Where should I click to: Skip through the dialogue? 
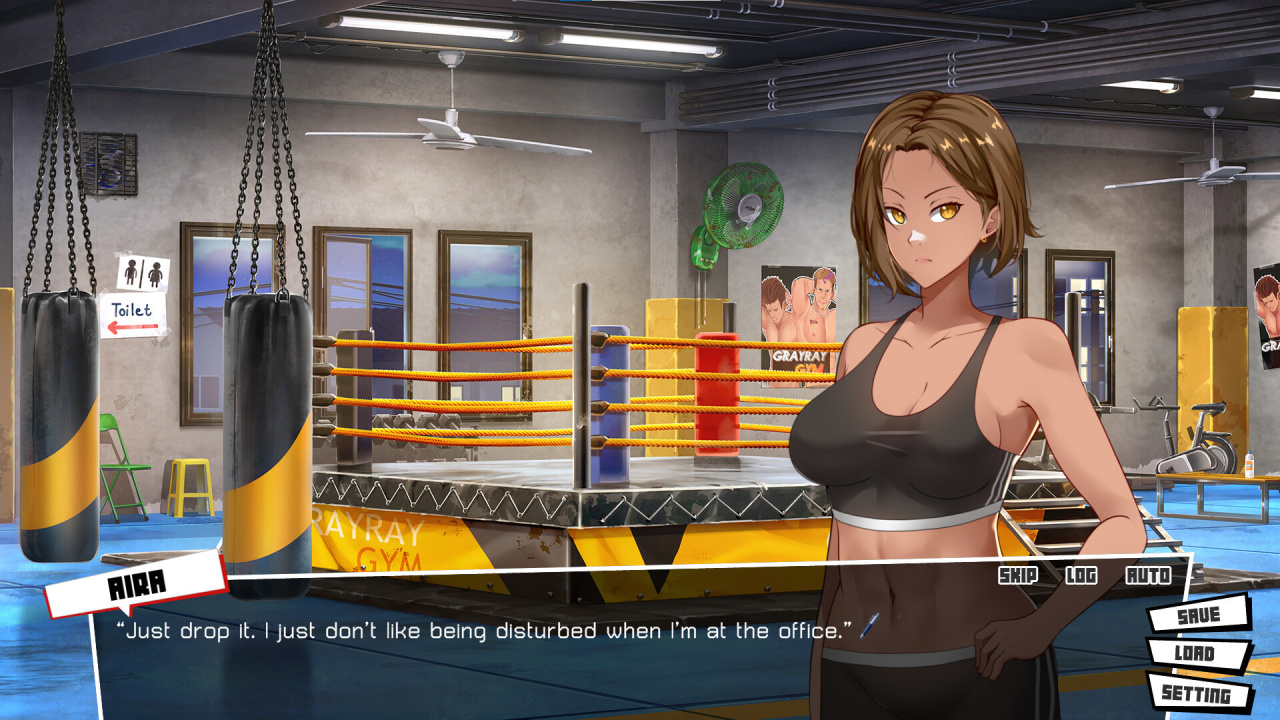[x=1018, y=575]
